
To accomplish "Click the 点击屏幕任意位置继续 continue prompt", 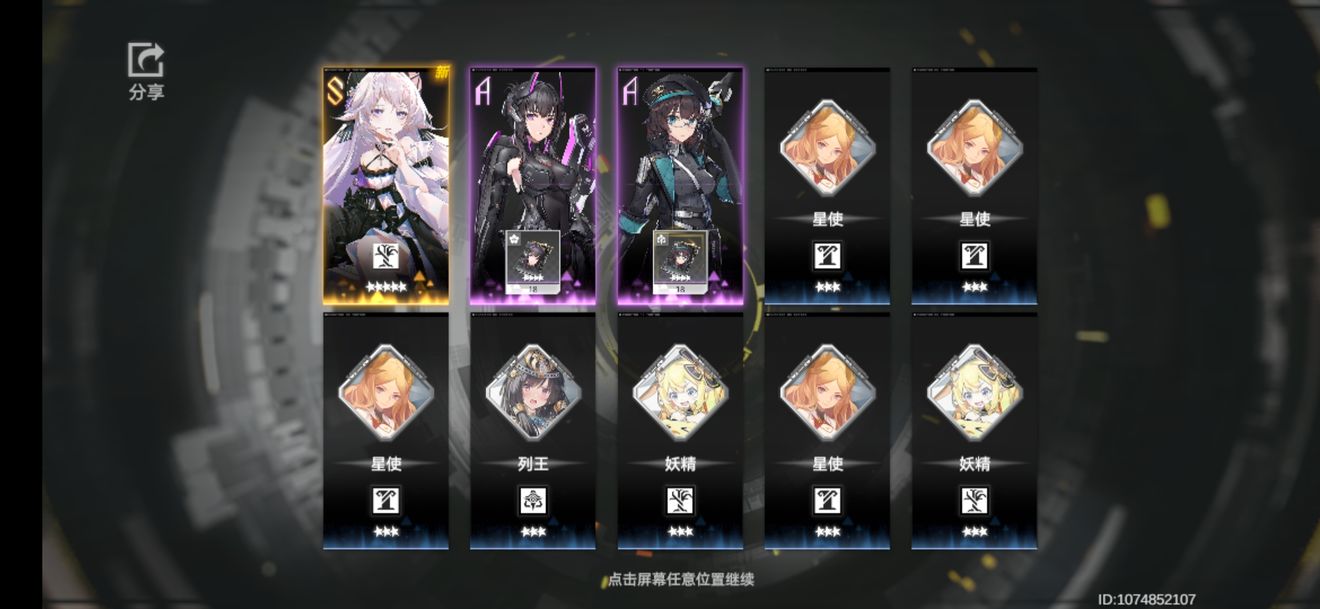I will 680,580.
